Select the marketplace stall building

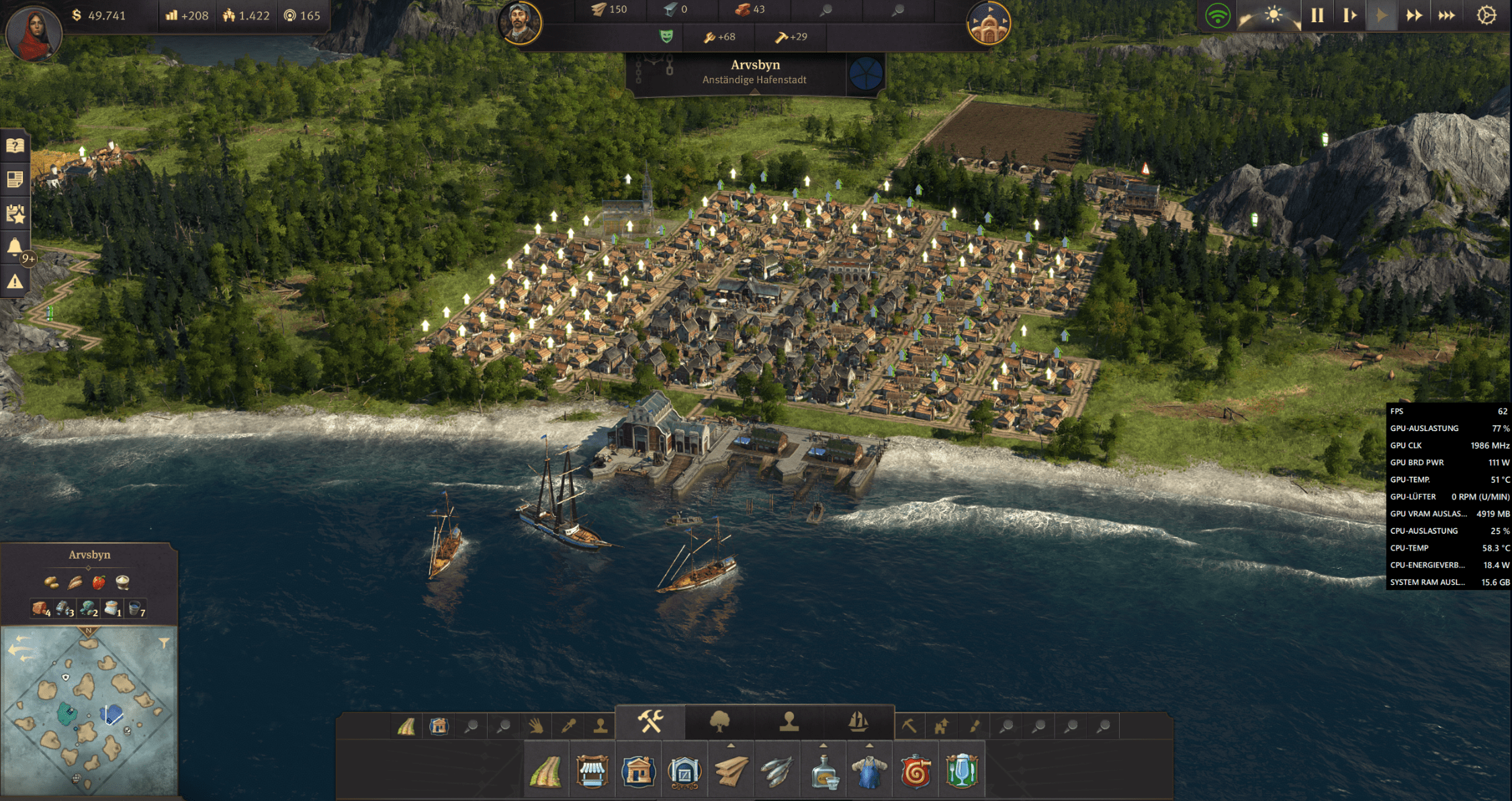pos(592,771)
